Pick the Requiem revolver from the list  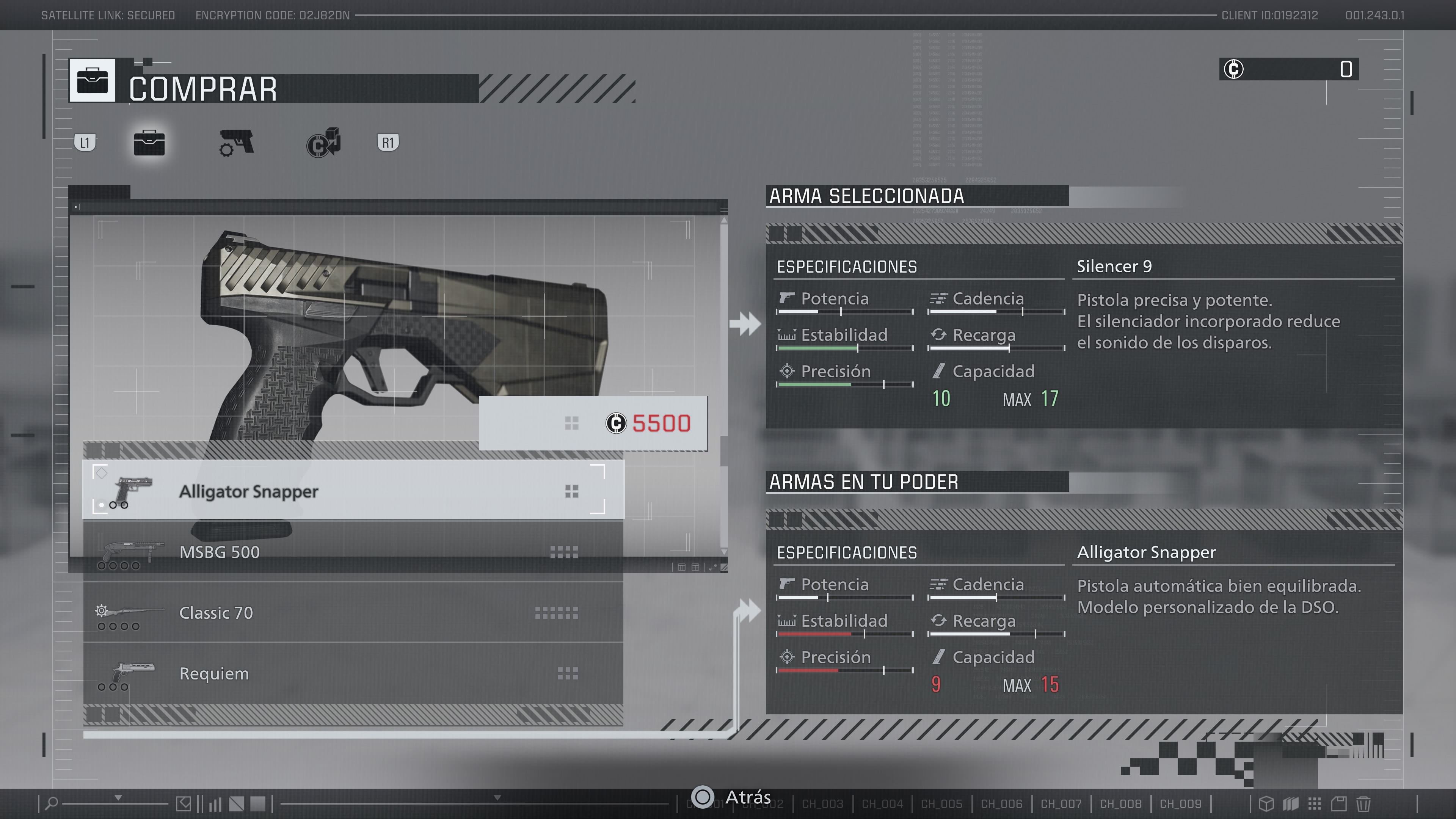(x=353, y=673)
